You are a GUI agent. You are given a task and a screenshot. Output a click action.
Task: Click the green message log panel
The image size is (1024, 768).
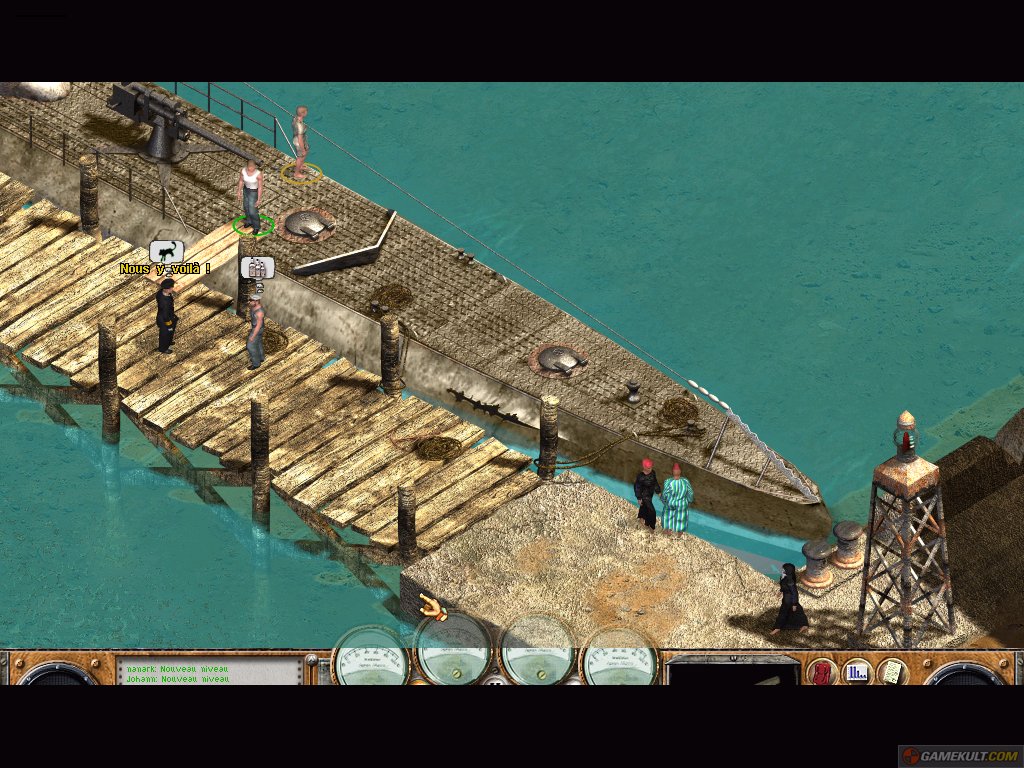click(212, 672)
